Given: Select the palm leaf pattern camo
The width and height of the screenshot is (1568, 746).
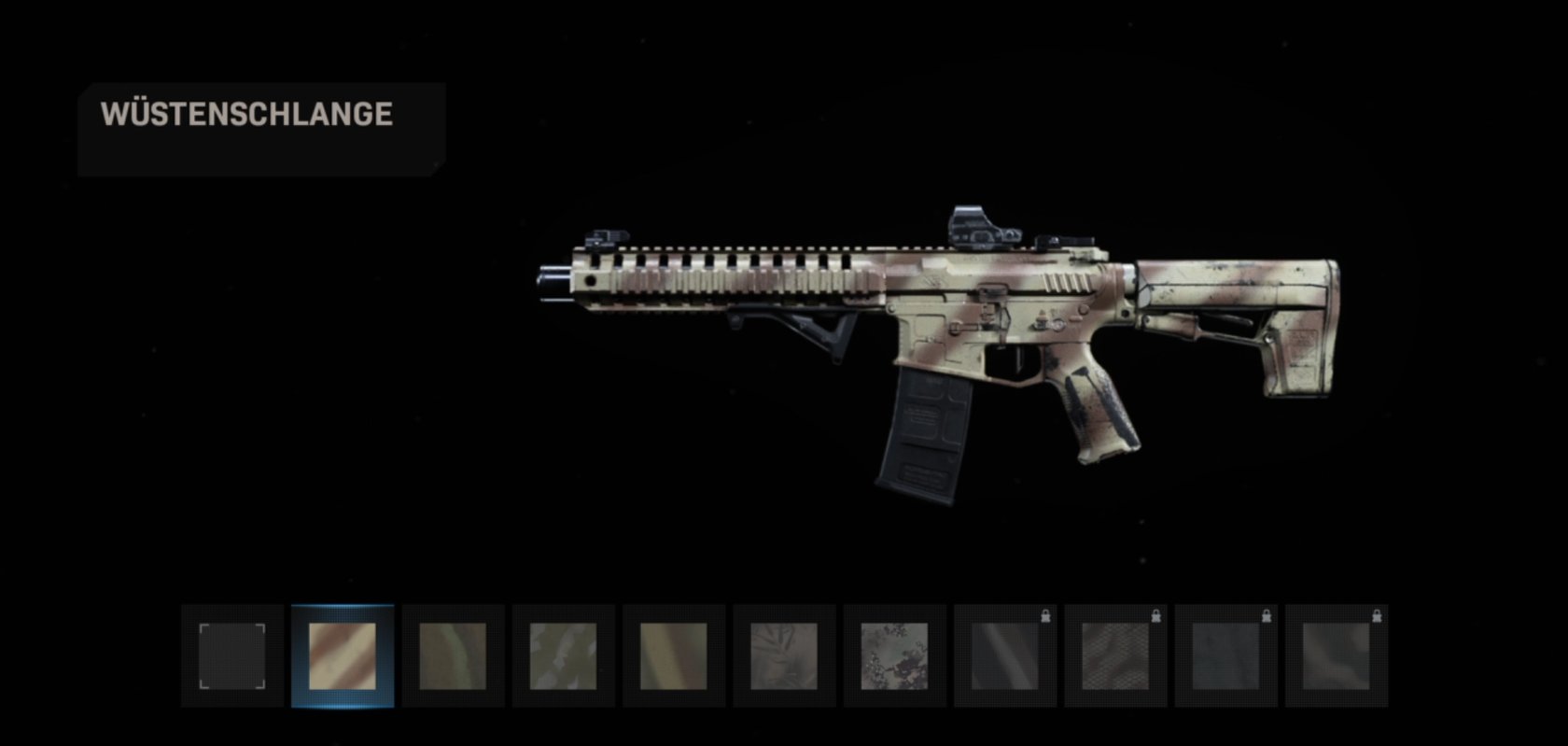Looking at the screenshot, I should [783, 655].
